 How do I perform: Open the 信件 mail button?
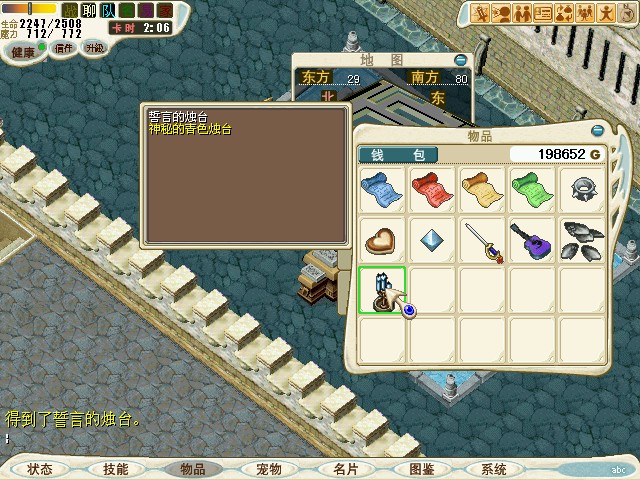coord(64,48)
